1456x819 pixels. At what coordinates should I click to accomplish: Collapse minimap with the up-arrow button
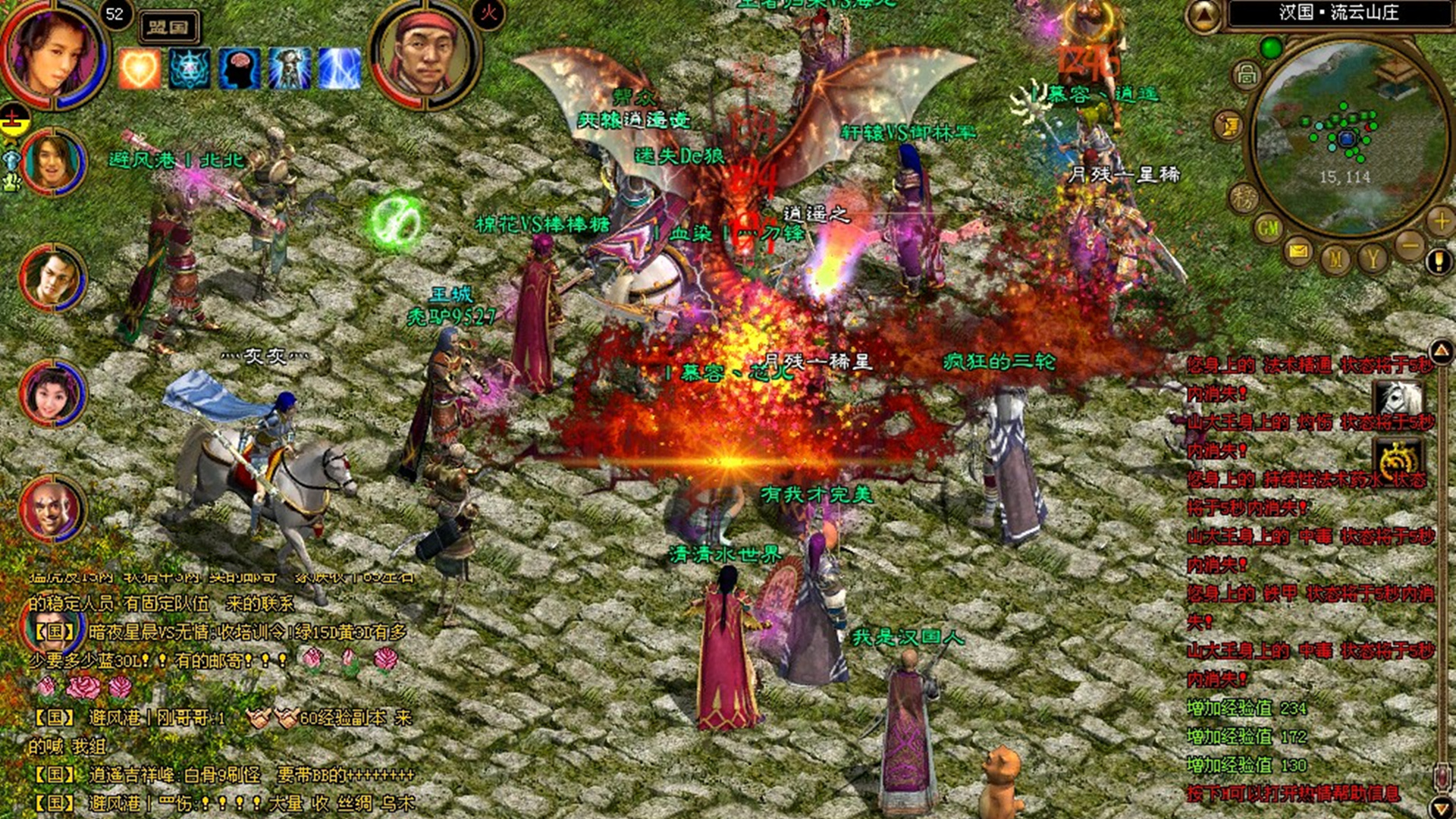(x=1203, y=15)
